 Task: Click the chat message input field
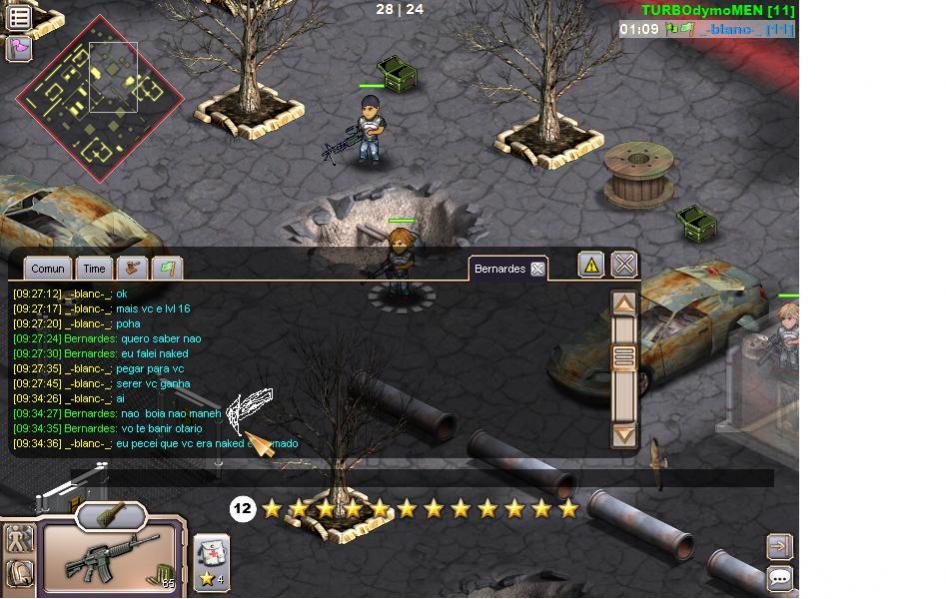coord(420,478)
